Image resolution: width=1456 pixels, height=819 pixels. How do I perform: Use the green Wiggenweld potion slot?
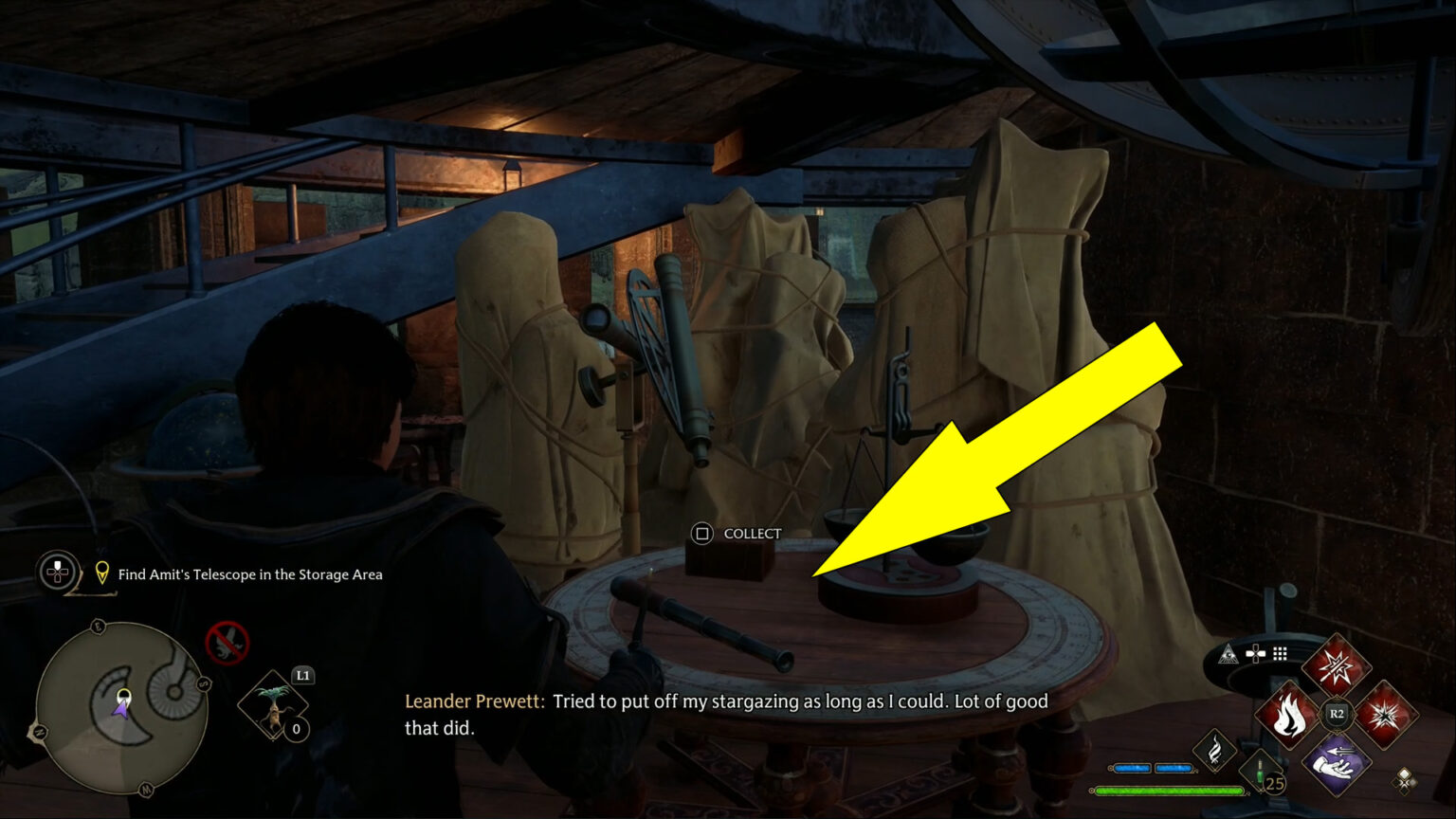click(x=1261, y=772)
